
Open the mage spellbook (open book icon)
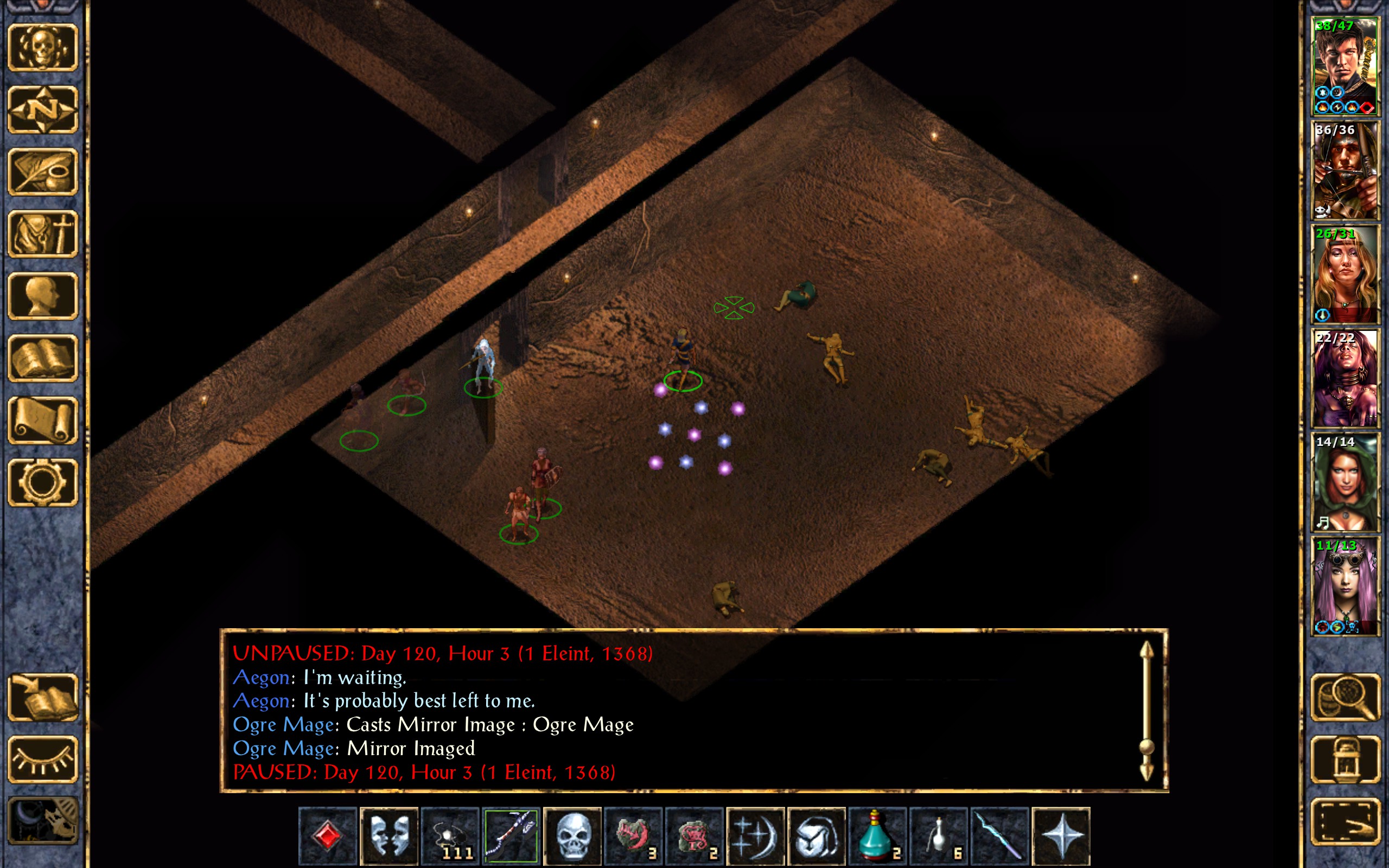[42, 358]
